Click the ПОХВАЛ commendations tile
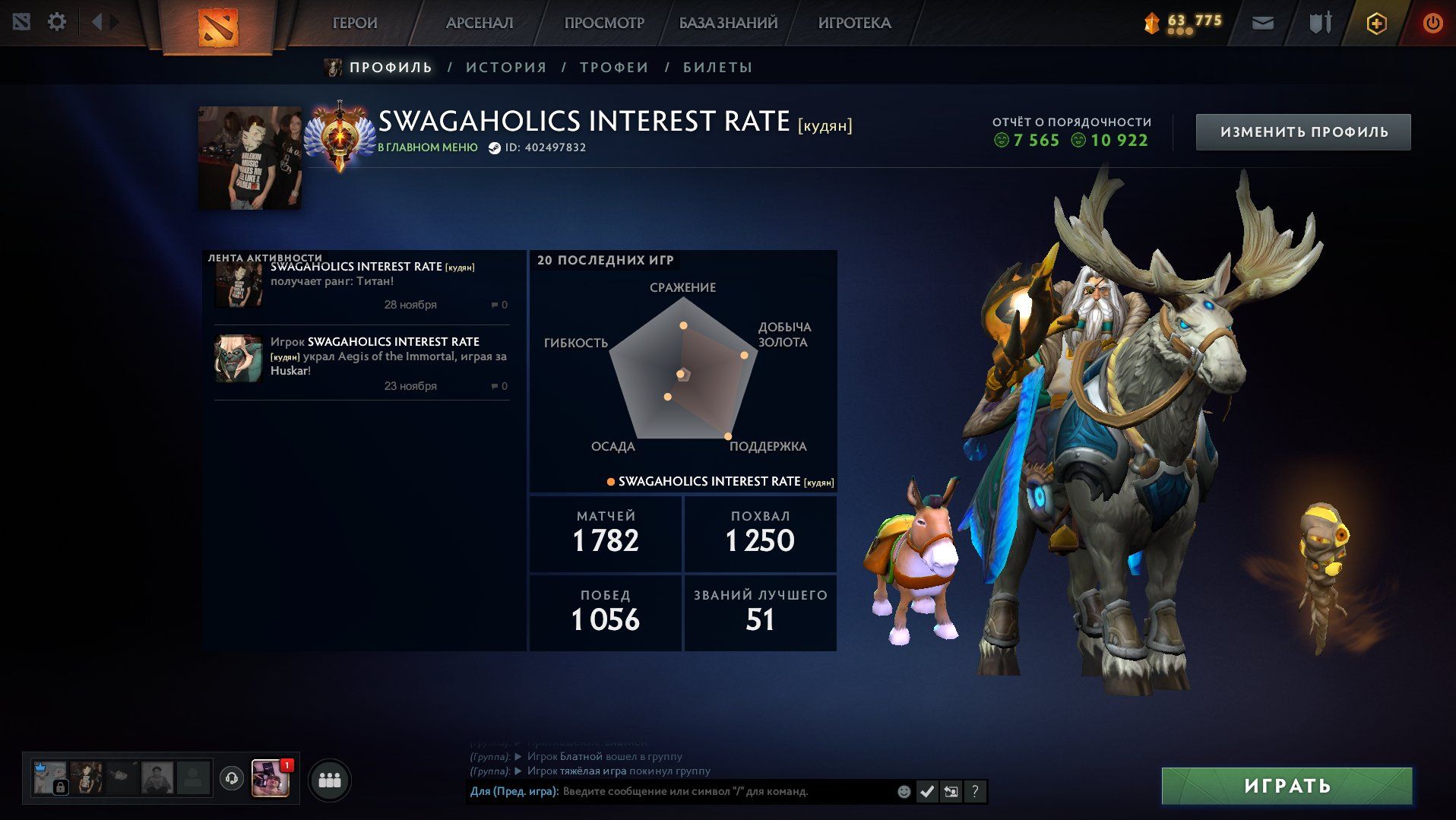 tap(760, 533)
